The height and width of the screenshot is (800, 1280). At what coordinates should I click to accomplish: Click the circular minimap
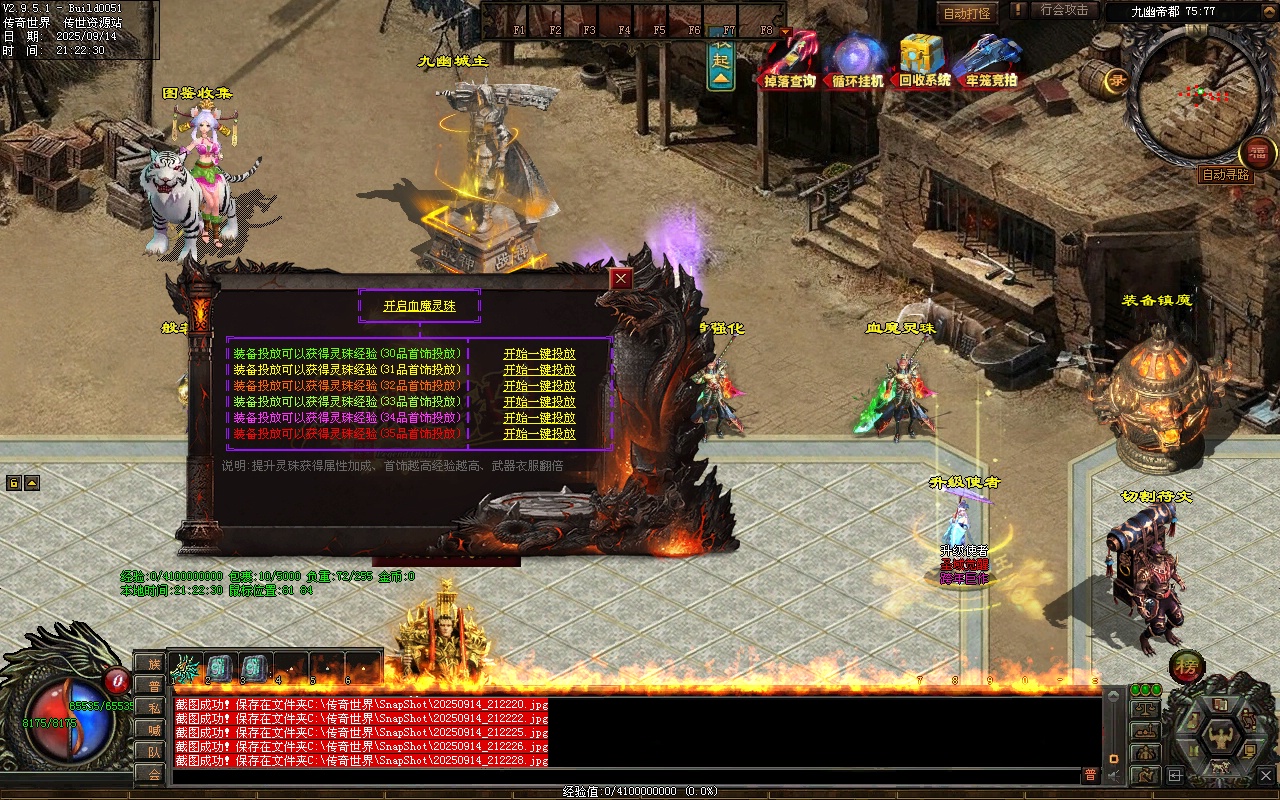pyautogui.click(x=1187, y=96)
